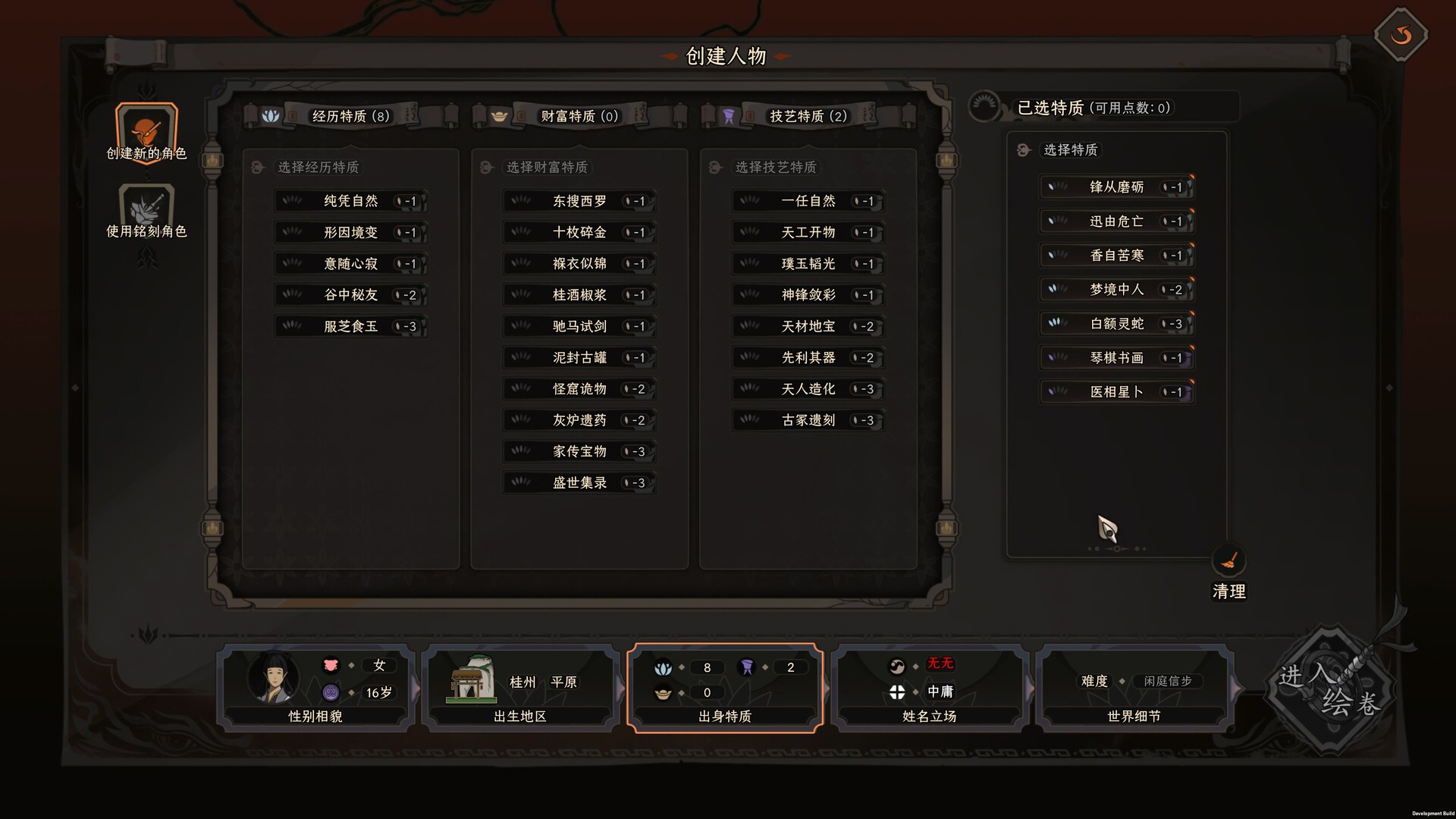
Task: Click the yin-yang icon in 姓名立场 panel
Action: [897, 666]
